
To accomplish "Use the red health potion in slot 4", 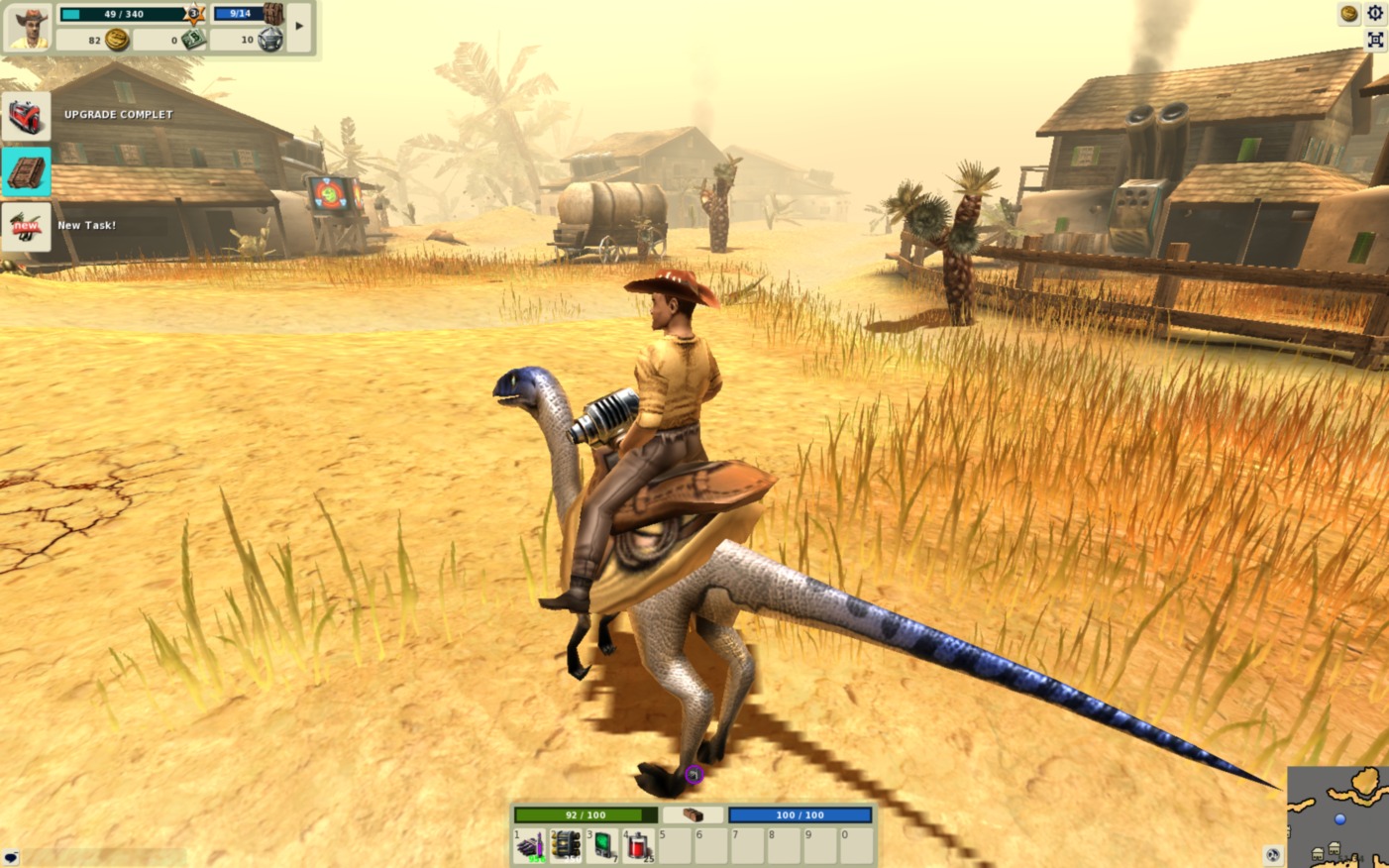I will [639, 845].
